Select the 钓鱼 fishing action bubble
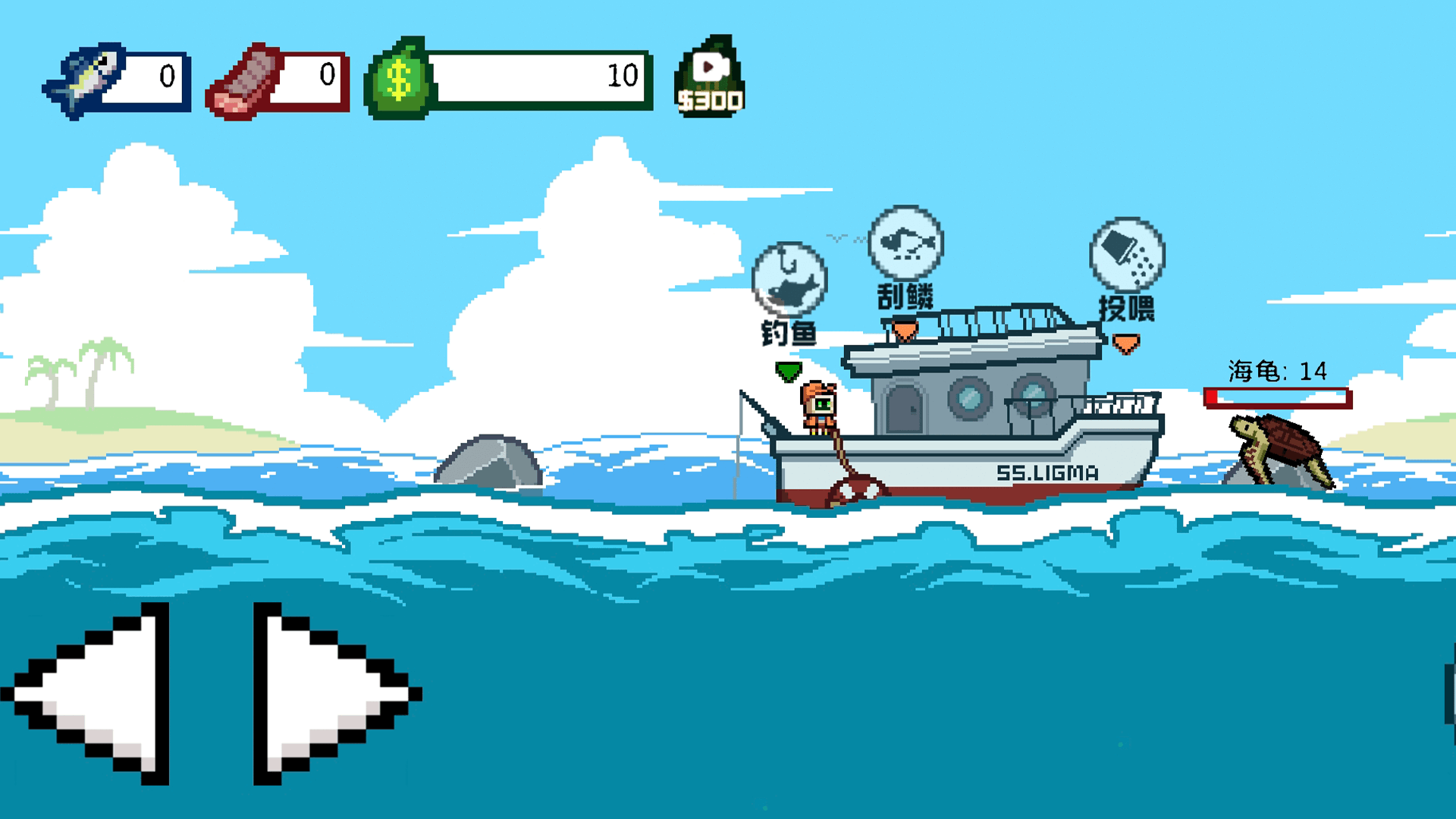1456x819 pixels. (x=789, y=280)
